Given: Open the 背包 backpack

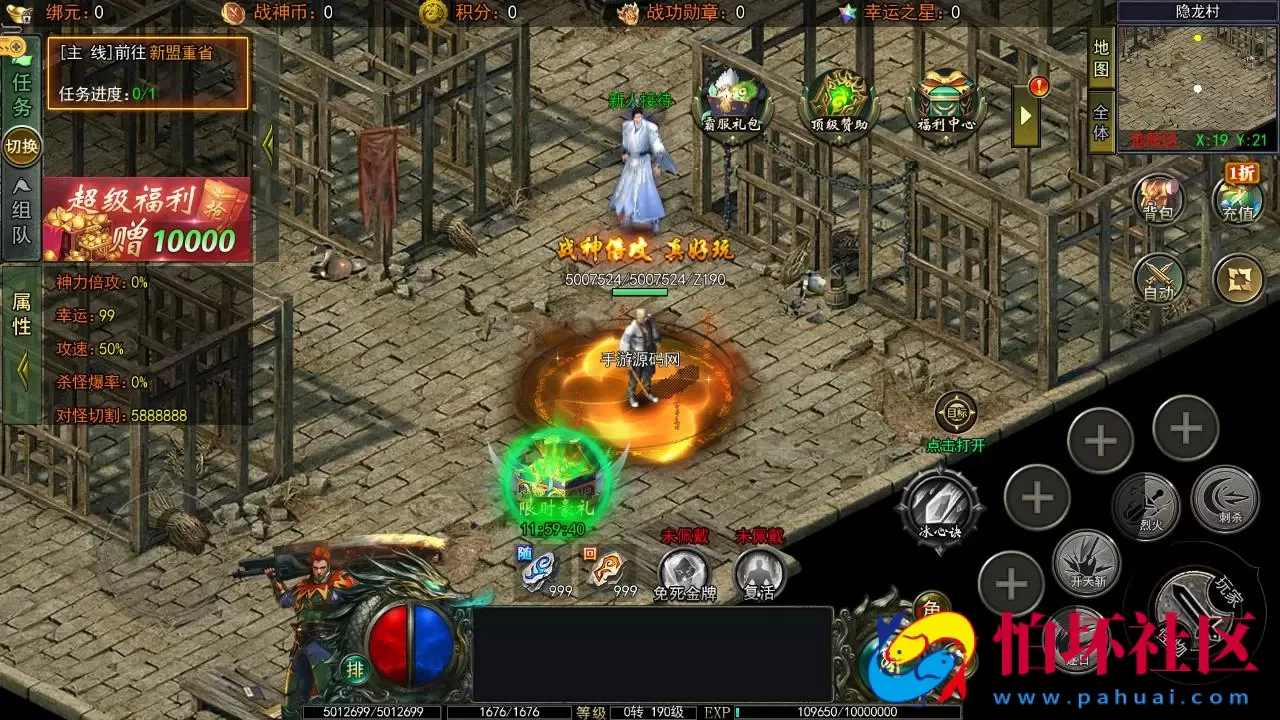Looking at the screenshot, I should coord(1159,198).
